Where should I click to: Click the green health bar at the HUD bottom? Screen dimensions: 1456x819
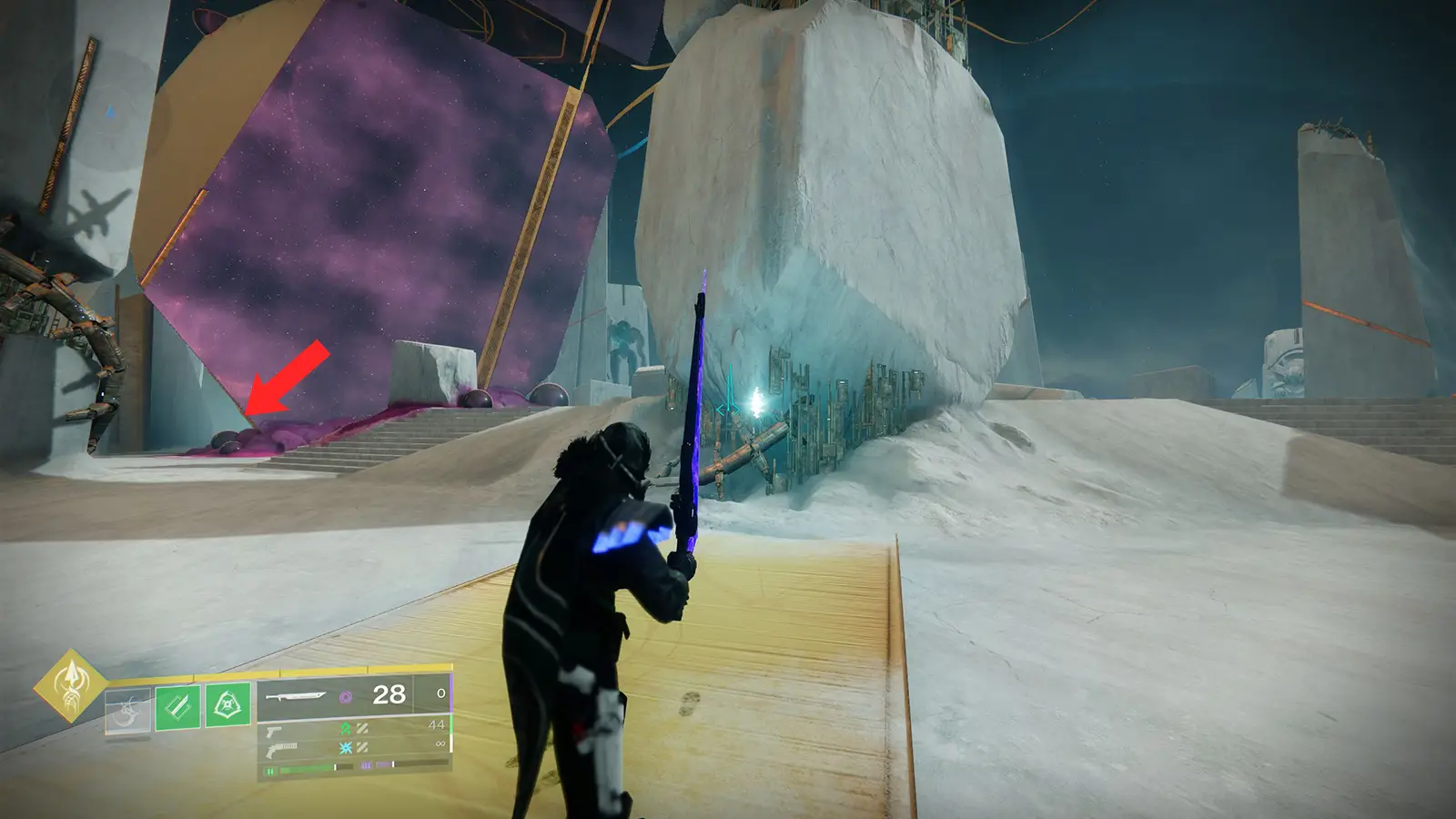tap(303, 769)
